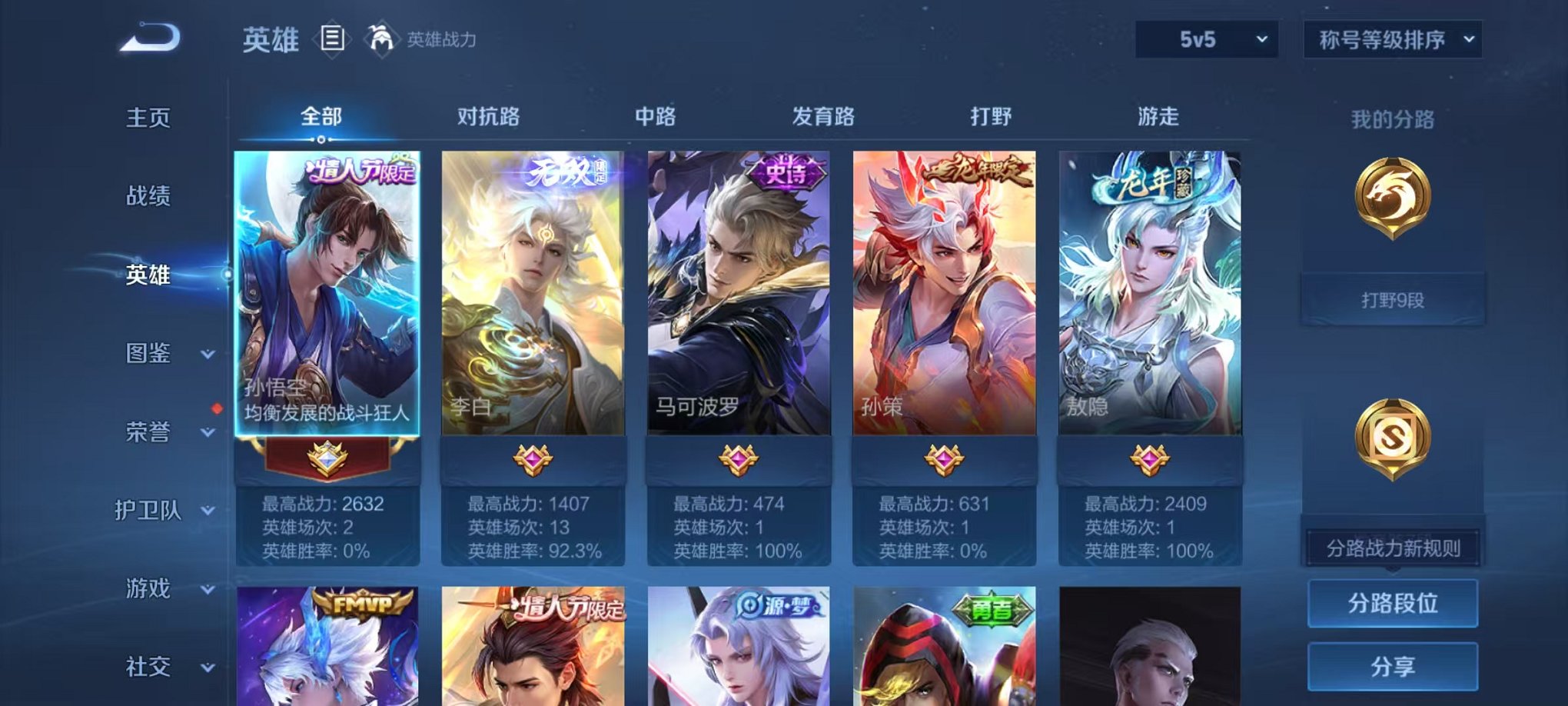1568x706 pixels.
Task: Select 战绩 in the left sidebar
Action: (148, 197)
